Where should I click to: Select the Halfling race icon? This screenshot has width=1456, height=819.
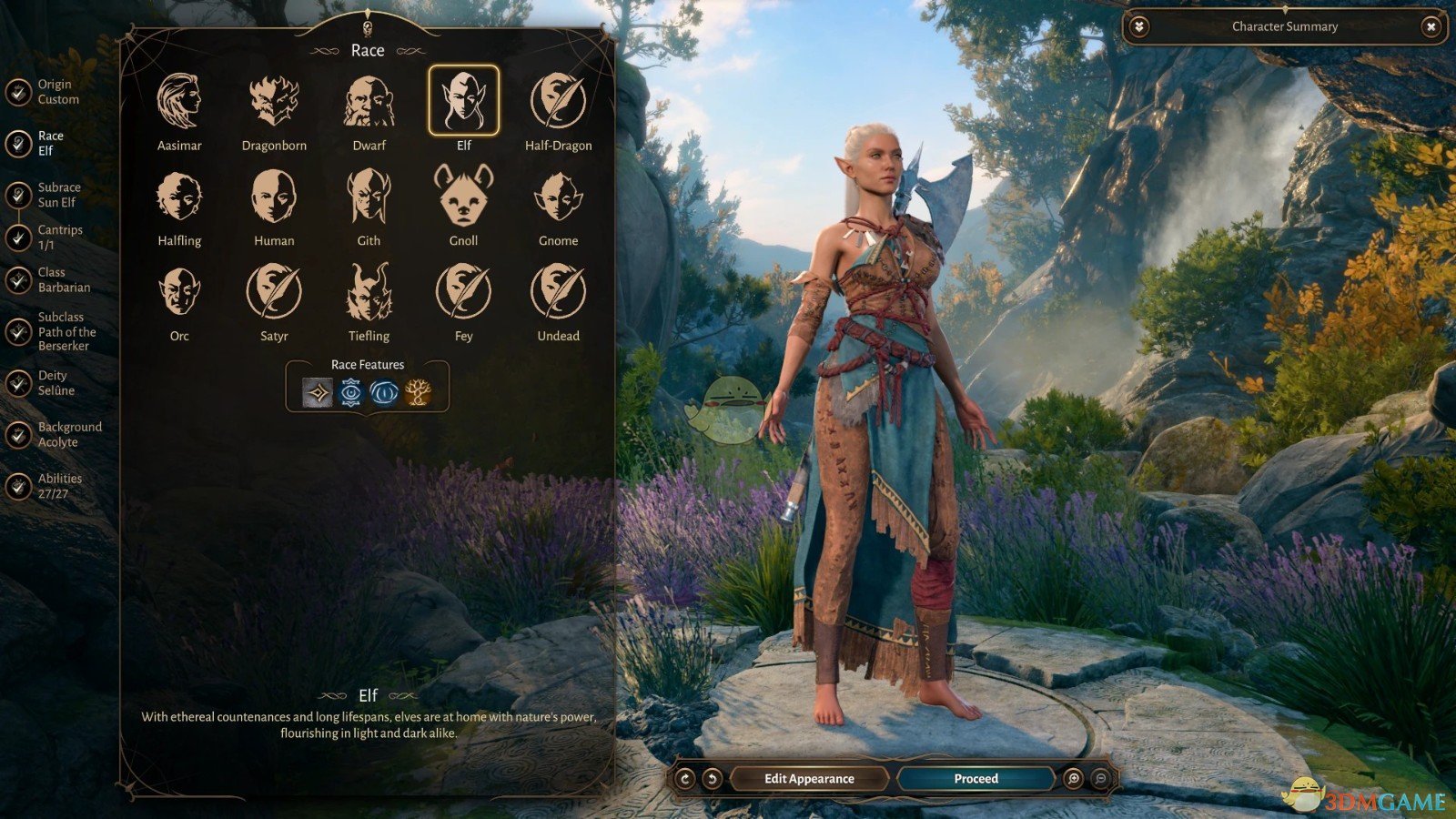coord(179,198)
